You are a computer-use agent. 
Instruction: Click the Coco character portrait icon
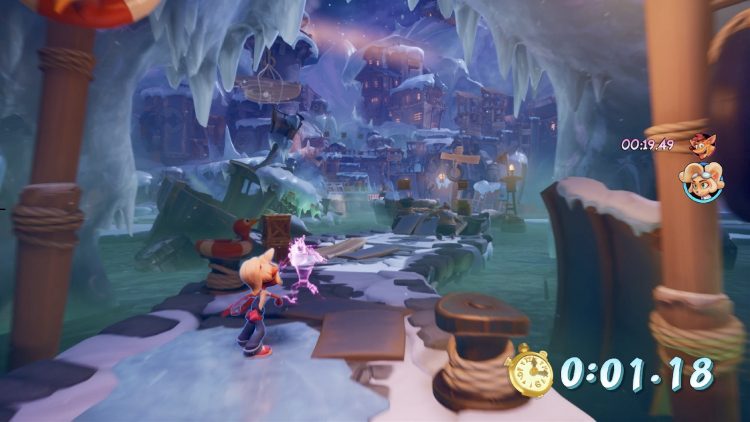coord(700,182)
